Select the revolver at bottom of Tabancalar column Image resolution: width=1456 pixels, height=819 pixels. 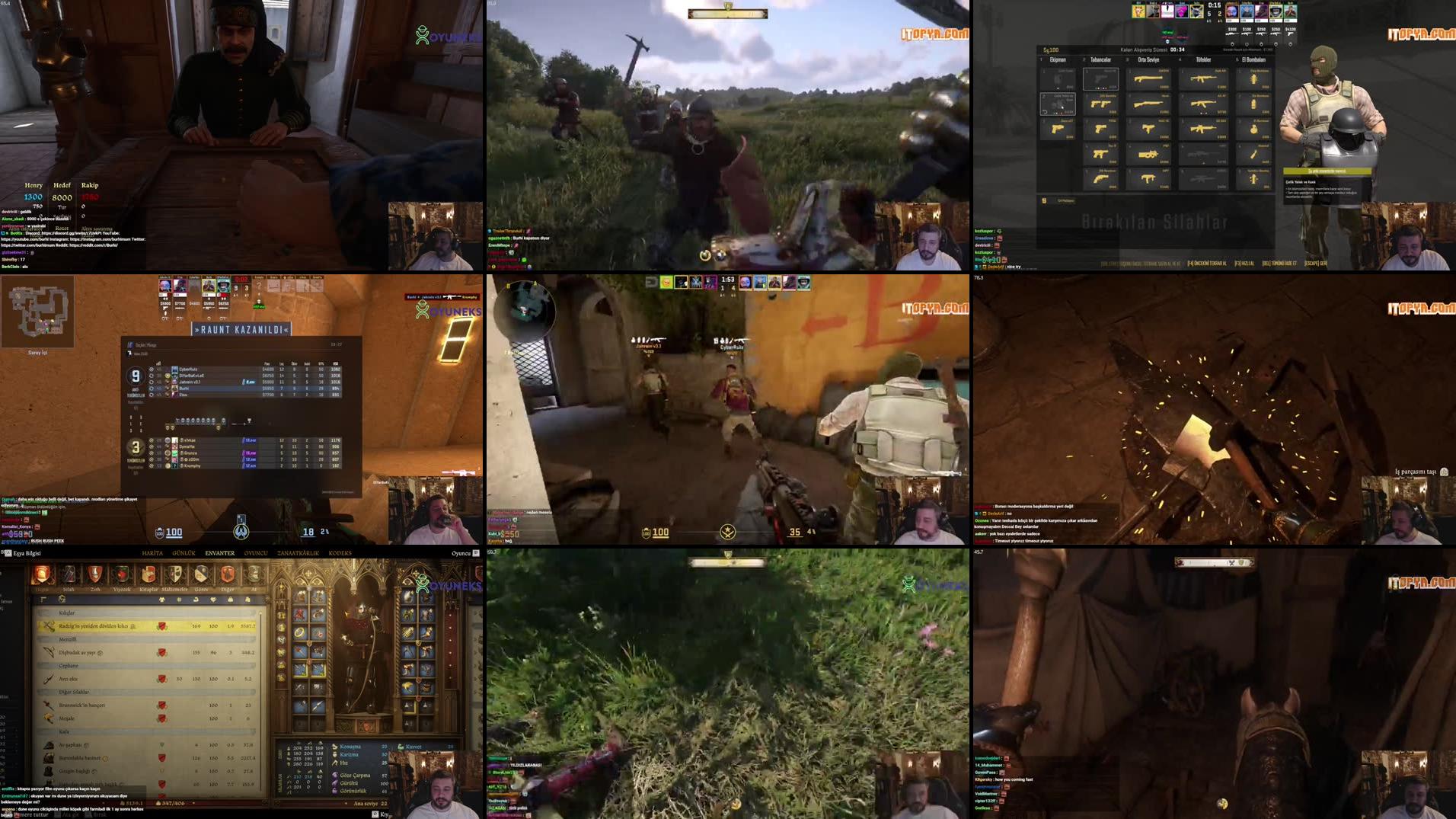tap(1101, 179)
